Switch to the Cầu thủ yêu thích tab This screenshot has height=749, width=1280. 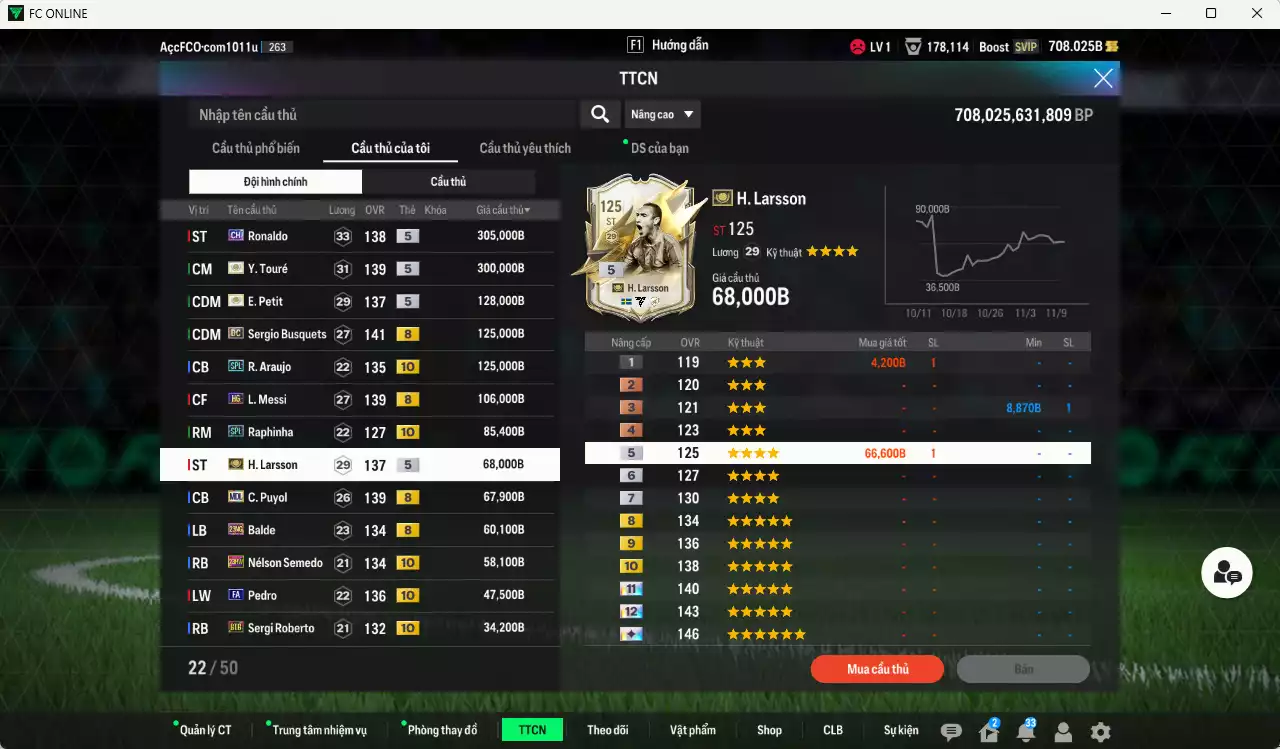[524, 147]
